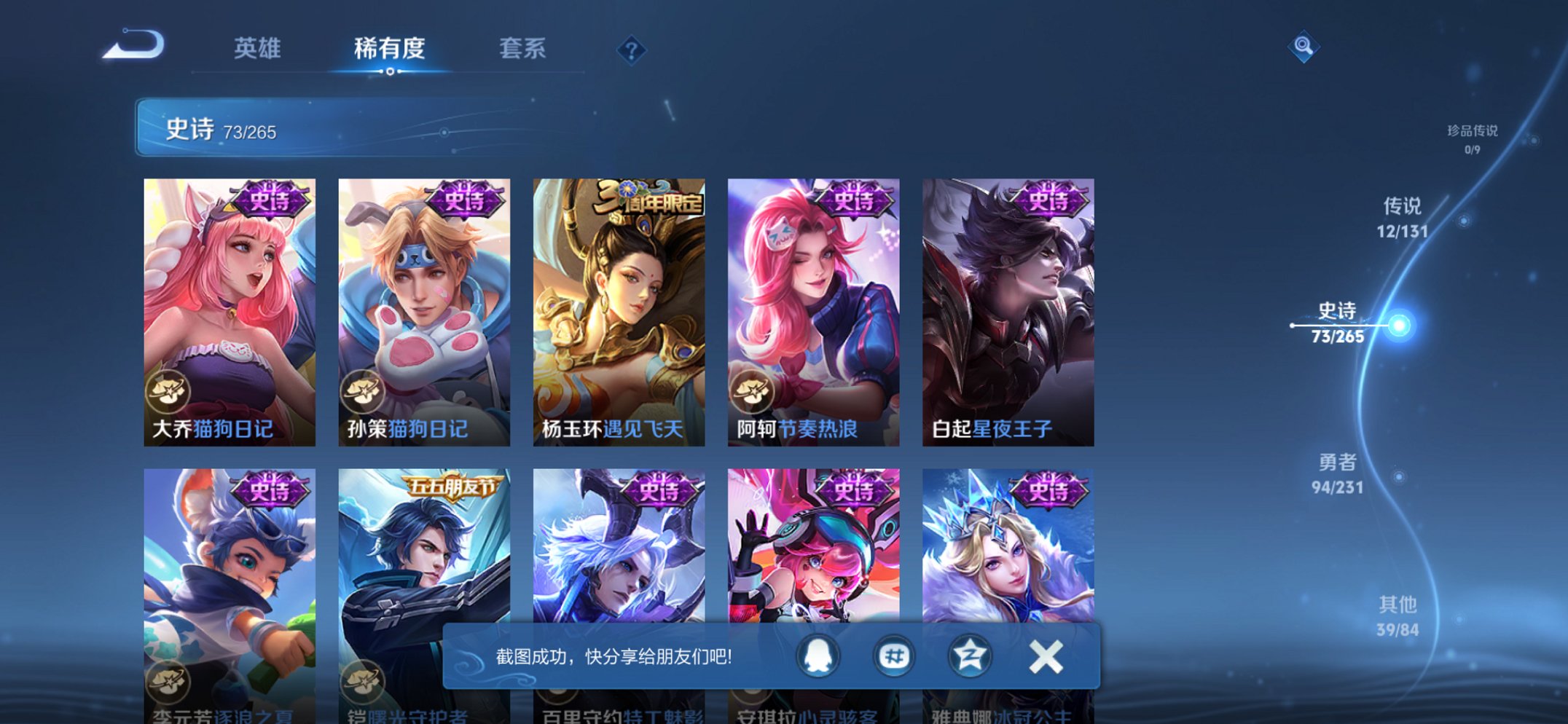Dismiss the share bar with the X
The height and width of the screenshot is (724, 1568).
(1045, 655)
